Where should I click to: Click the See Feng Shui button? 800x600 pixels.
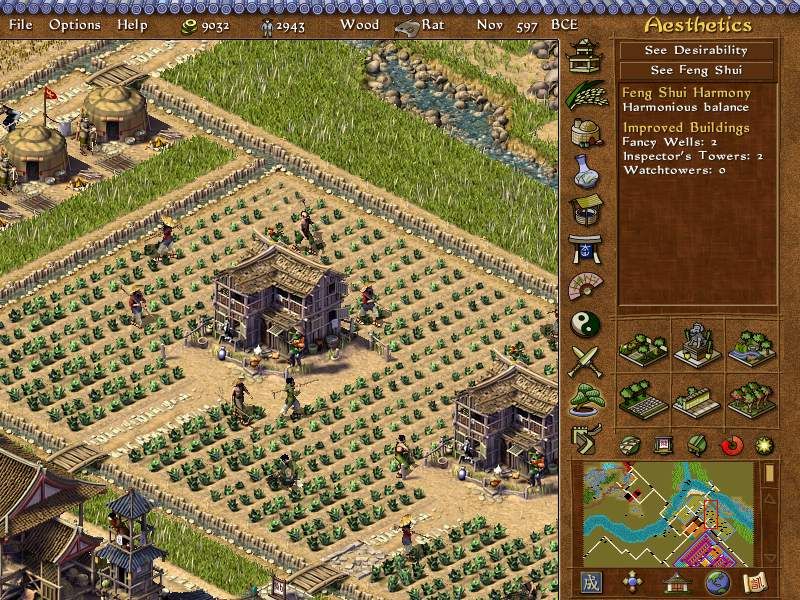pyautogui.click(x=696, y=70)
